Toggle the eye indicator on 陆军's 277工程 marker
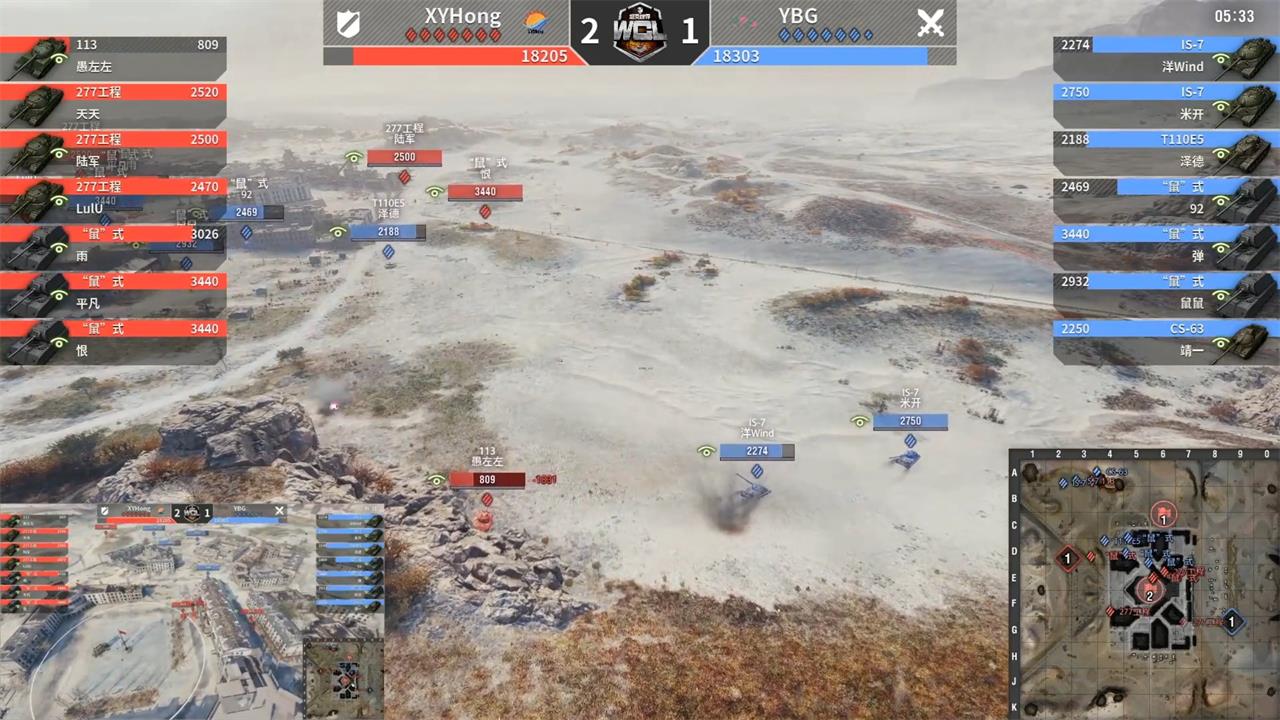Image resolution: width=1280 pixels, height=720 pixels. 352,157
